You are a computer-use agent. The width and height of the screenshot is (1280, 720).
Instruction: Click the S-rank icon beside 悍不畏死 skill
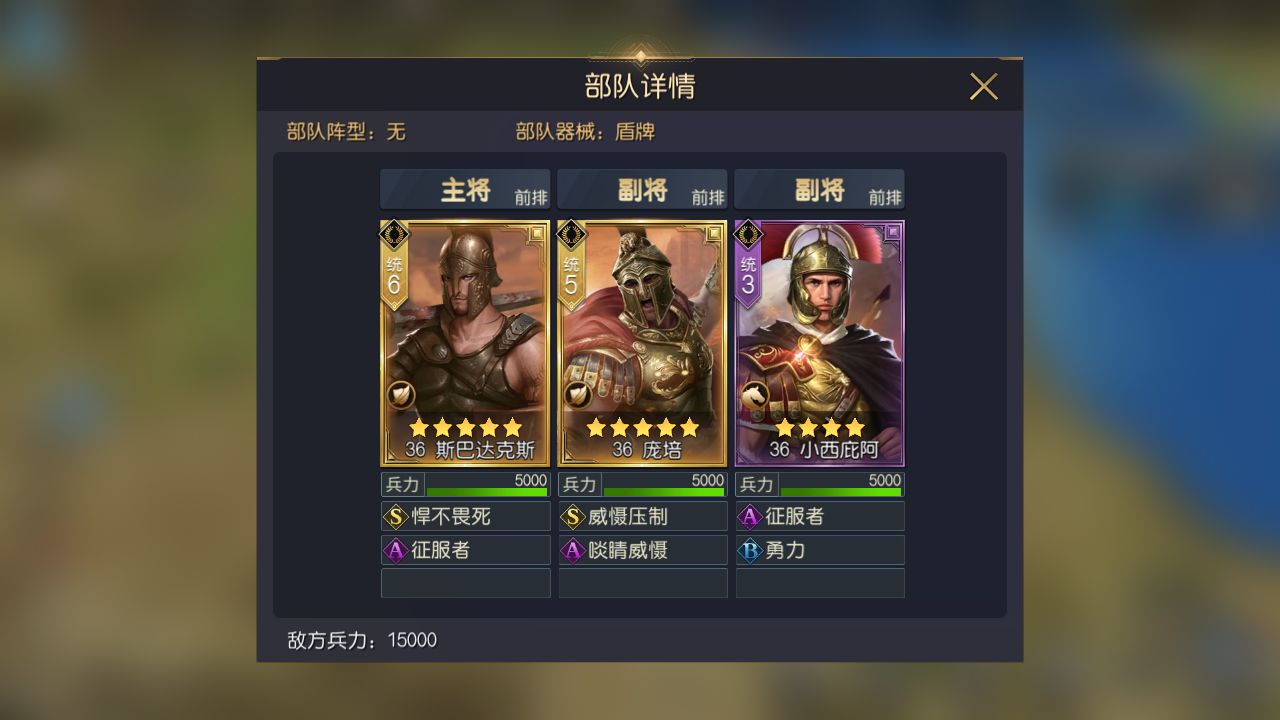(x=394, y=516)
